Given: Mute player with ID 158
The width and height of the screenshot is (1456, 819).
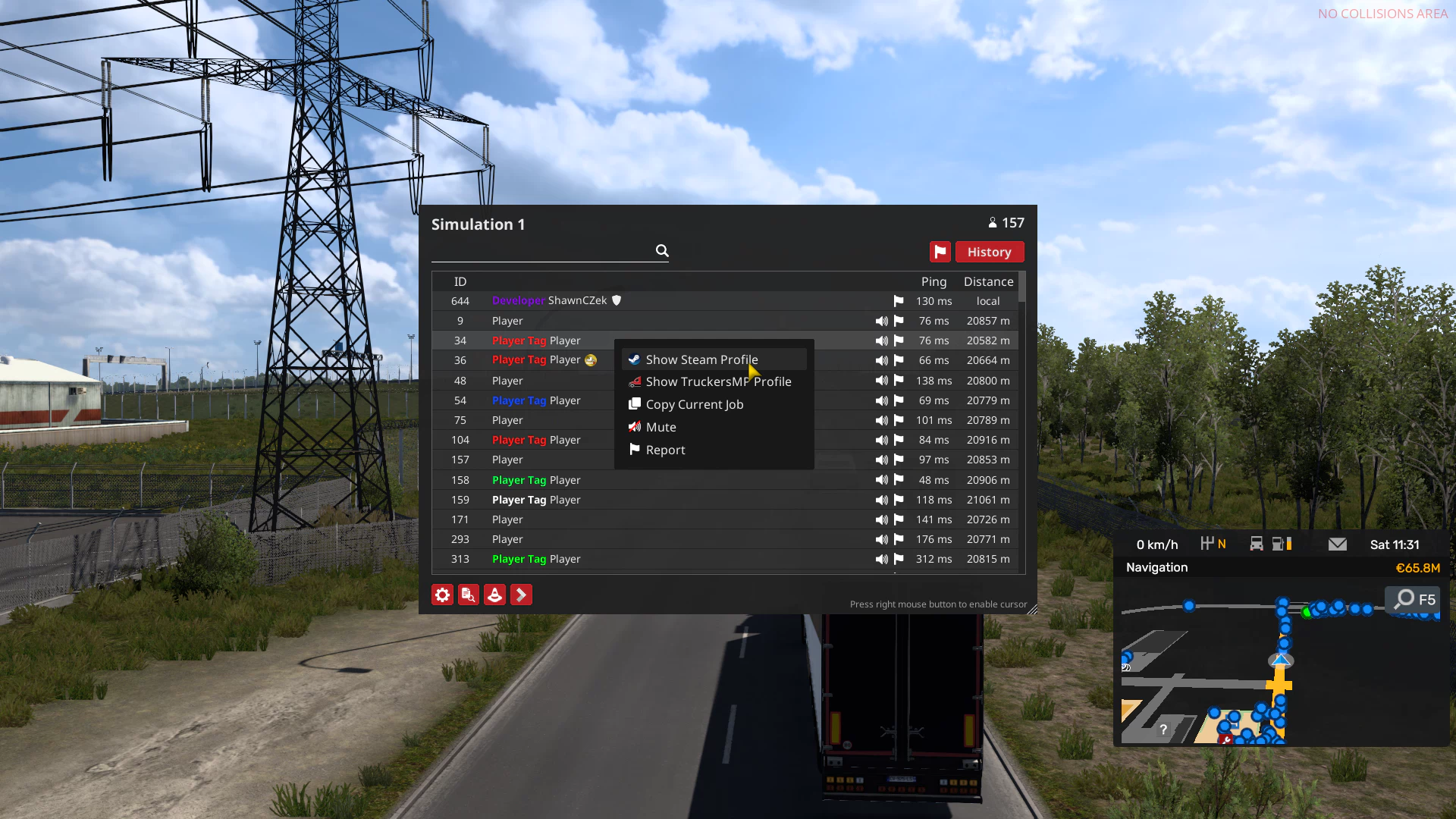Looking at the screenshot, I should [881, 479].
